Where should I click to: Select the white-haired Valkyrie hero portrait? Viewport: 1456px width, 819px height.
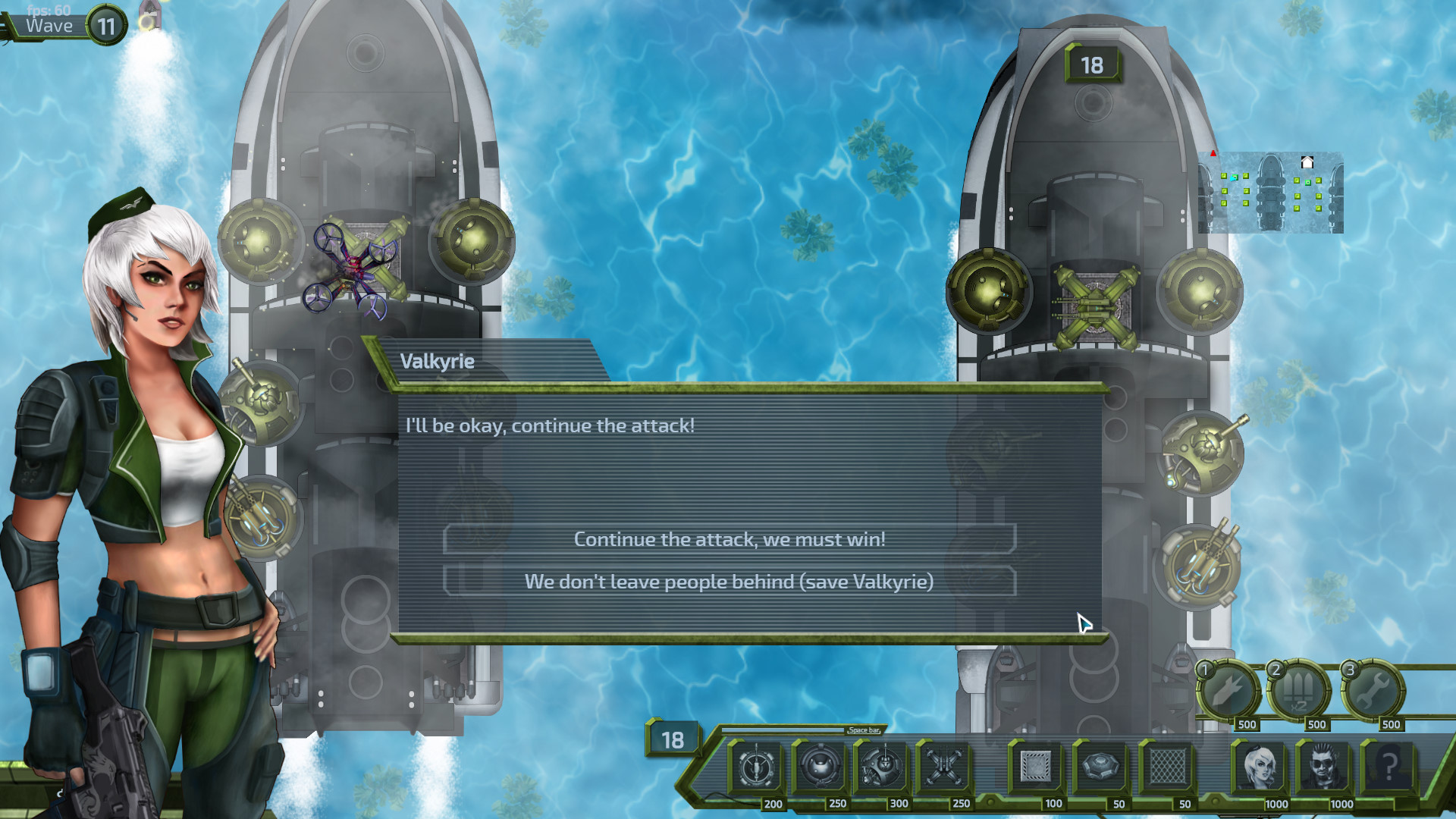pyautogui.click(x=1260, y=767)
